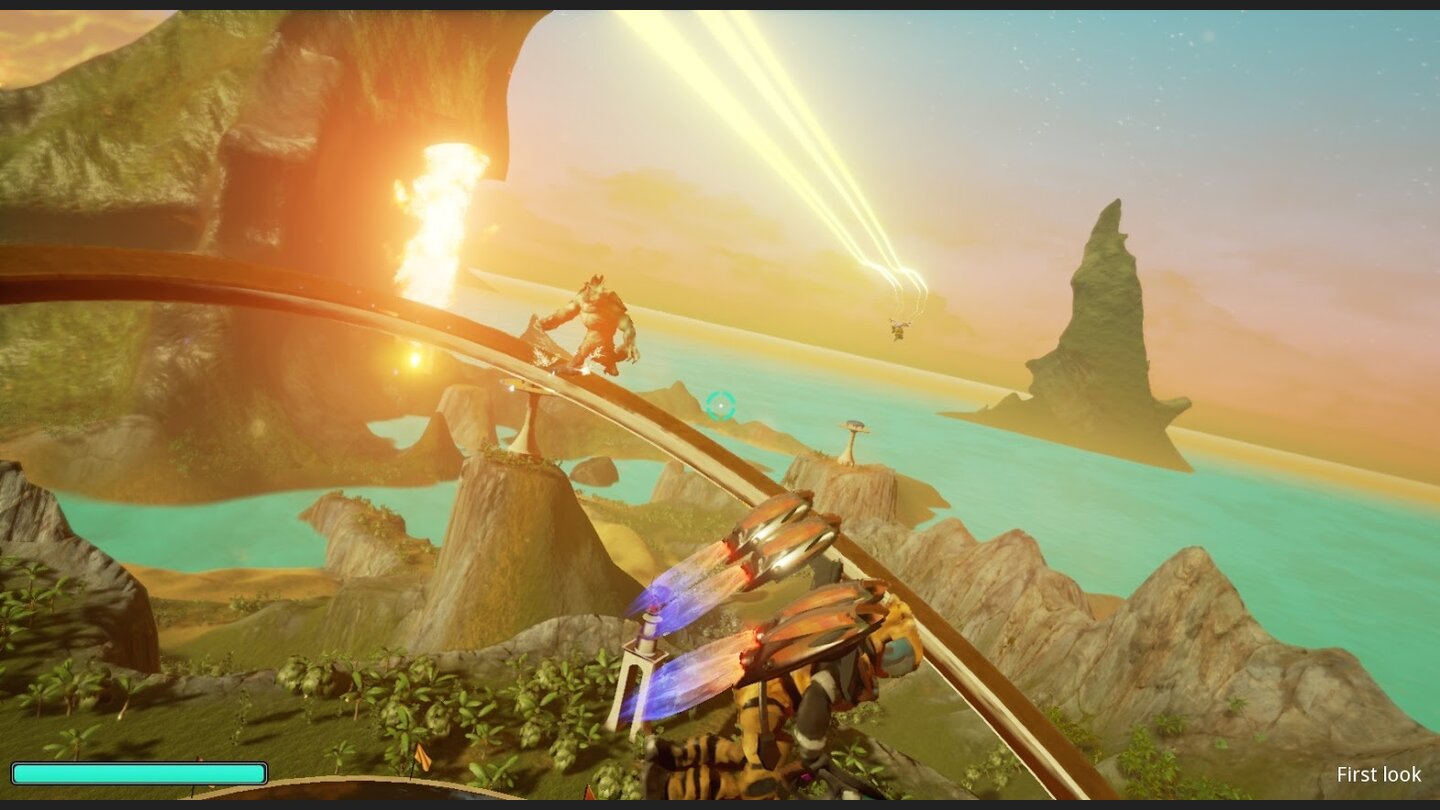The width and height of the screenshot is (1440, 810).
Task: Click the teal targeting reticle
Action: [x=719, y=404]
